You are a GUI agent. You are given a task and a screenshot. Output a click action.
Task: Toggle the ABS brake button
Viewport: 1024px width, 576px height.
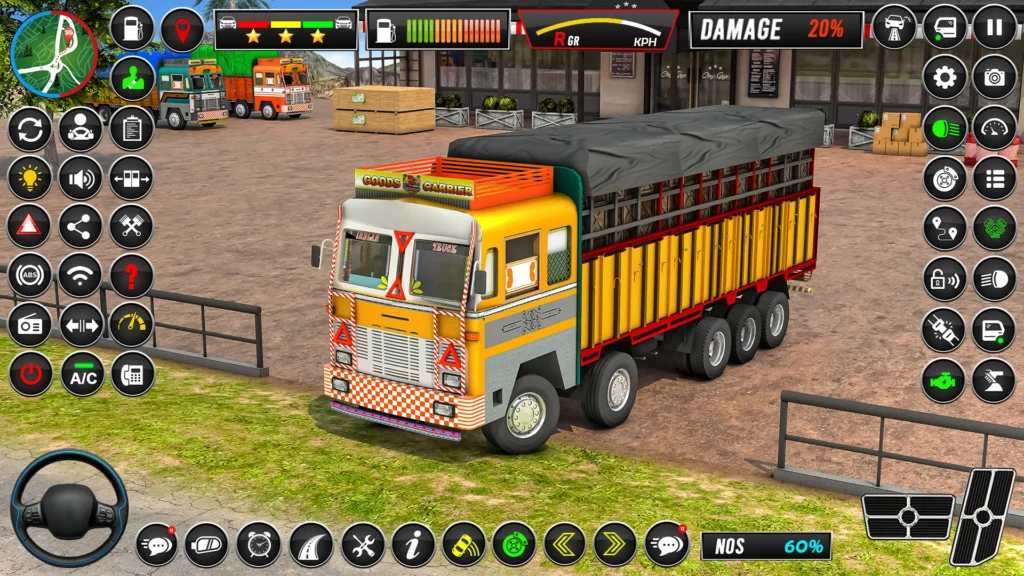click(29, 275)
